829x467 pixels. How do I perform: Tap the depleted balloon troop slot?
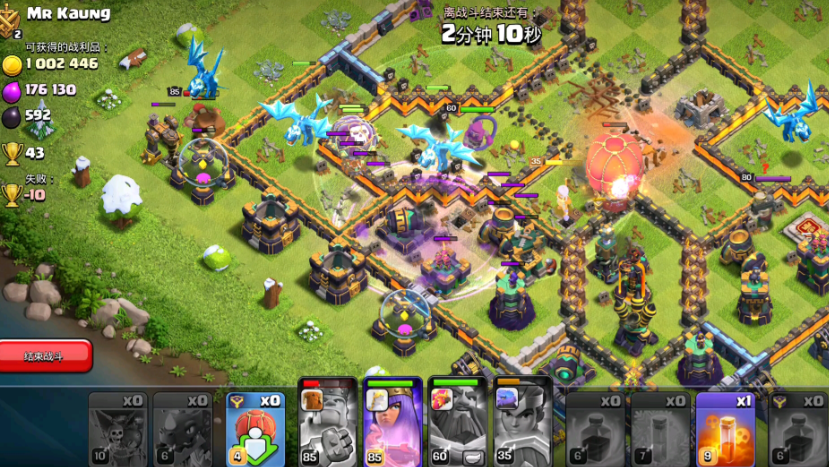click(117, 428)
